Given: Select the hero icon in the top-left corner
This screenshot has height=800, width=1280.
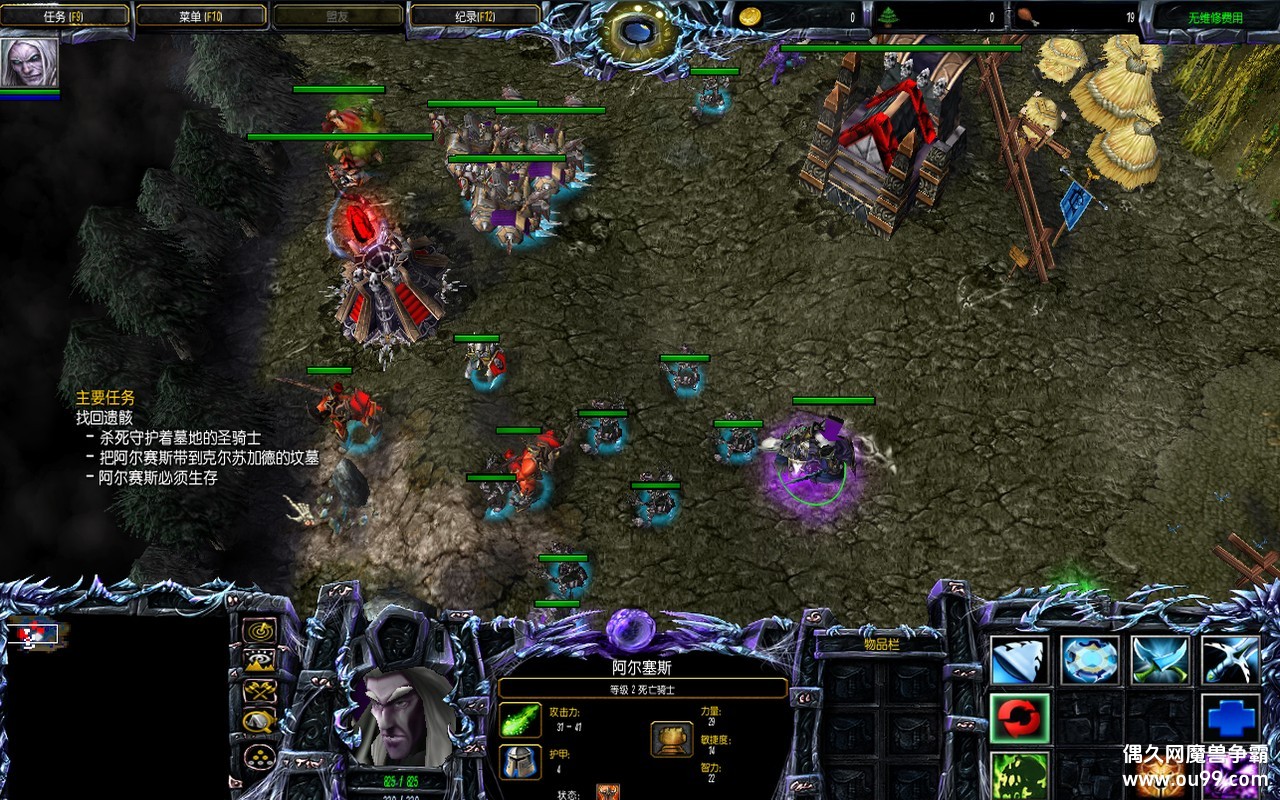Looking at the screenshot, I should [x=29, y=63].
